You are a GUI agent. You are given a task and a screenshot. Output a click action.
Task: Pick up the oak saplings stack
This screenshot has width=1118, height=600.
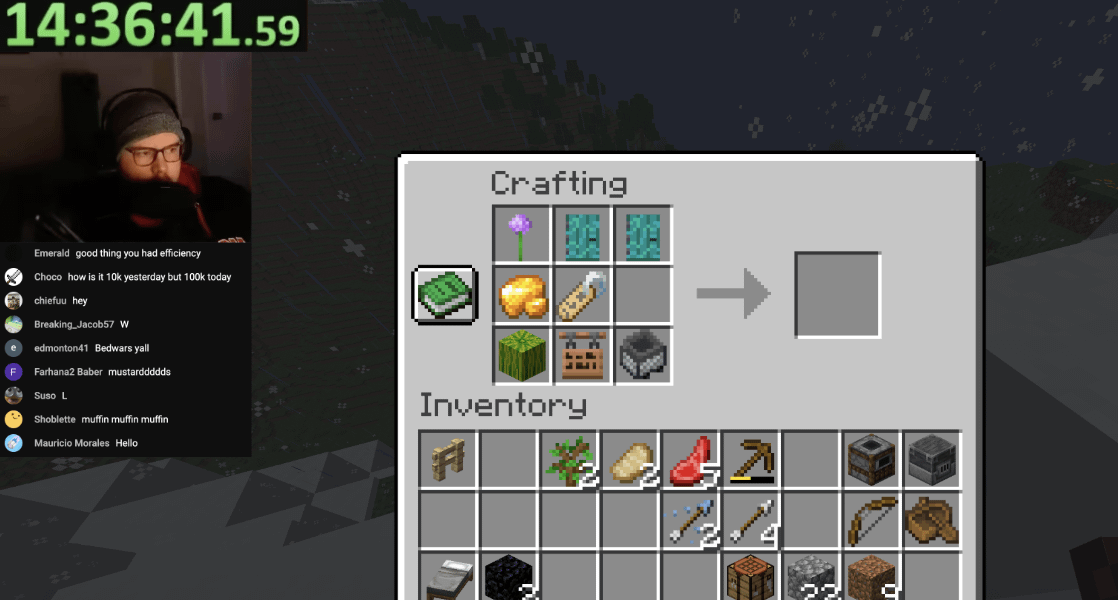click(x=569, y=460)
